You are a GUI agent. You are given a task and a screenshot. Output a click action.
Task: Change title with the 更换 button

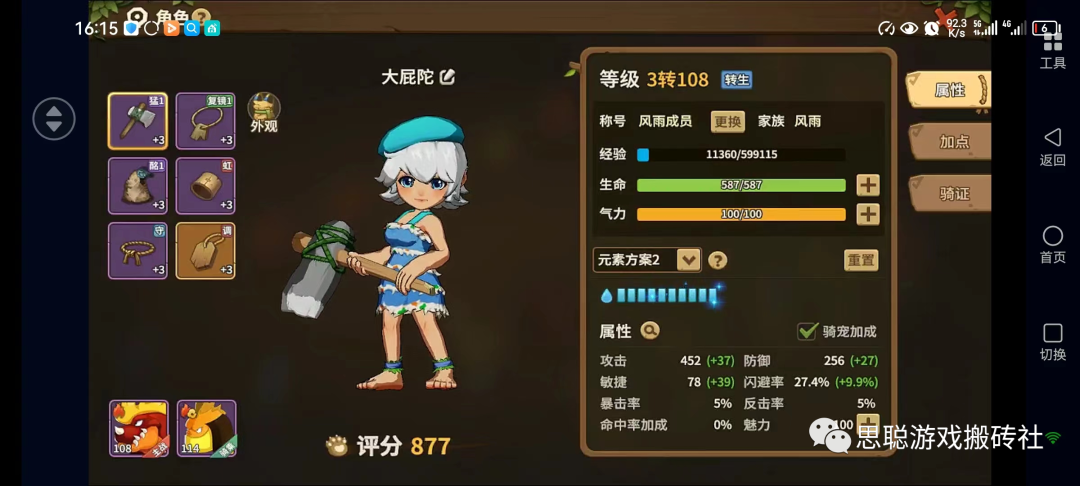[x=727, y=121]
